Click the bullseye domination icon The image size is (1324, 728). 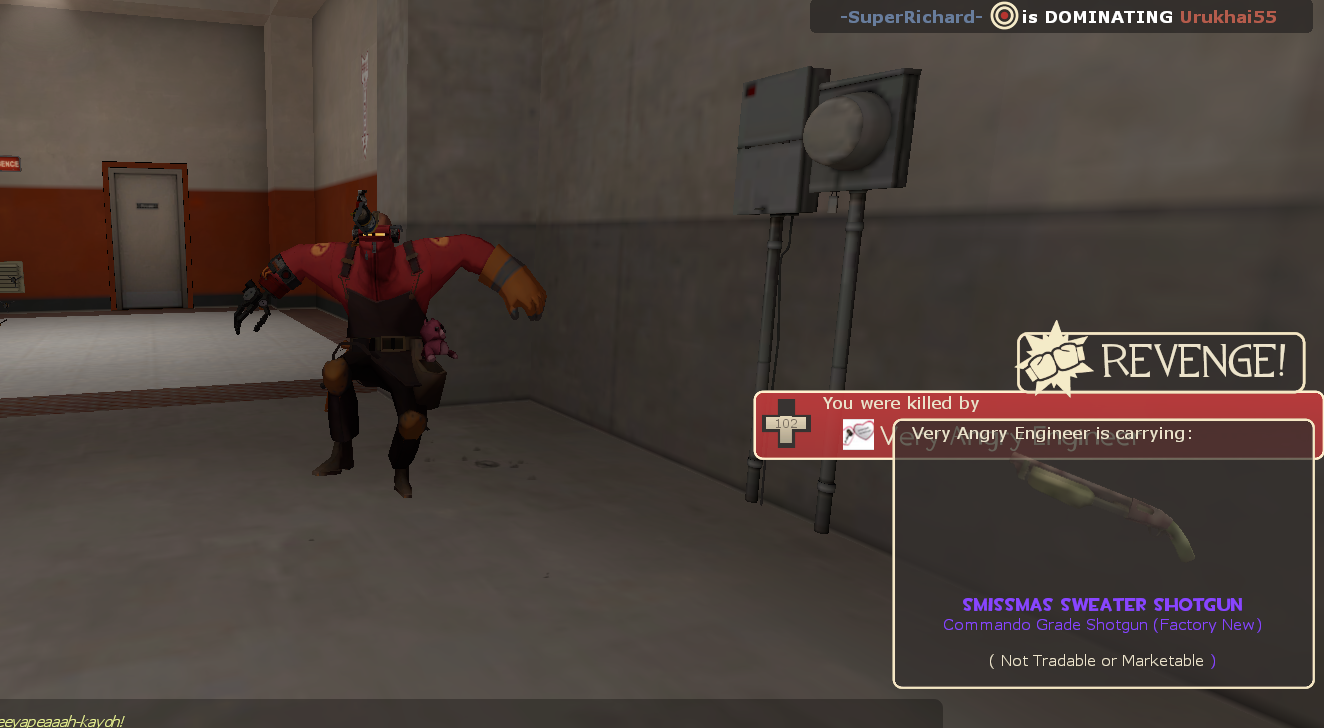point(1003,16)
